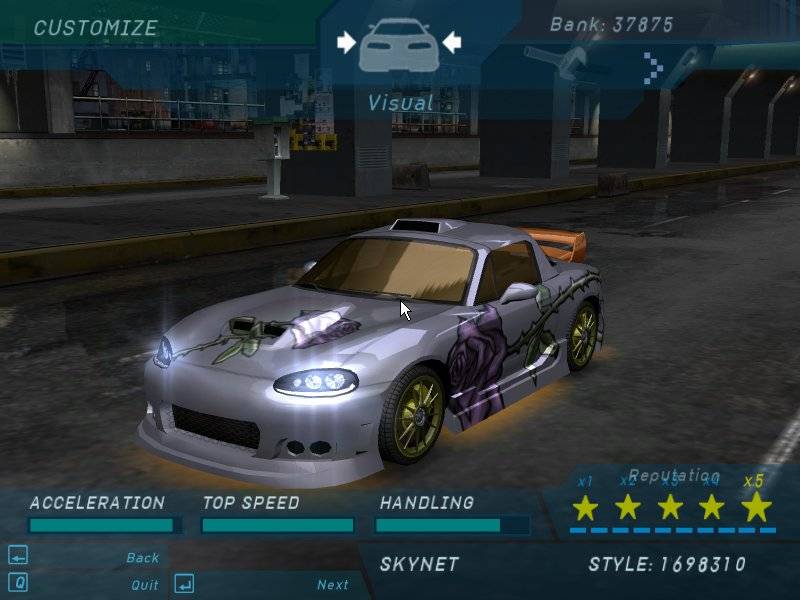The height and width of the screenshot is (600, 800).
Task: Continue with the Next button
Action: pos(333,585)
